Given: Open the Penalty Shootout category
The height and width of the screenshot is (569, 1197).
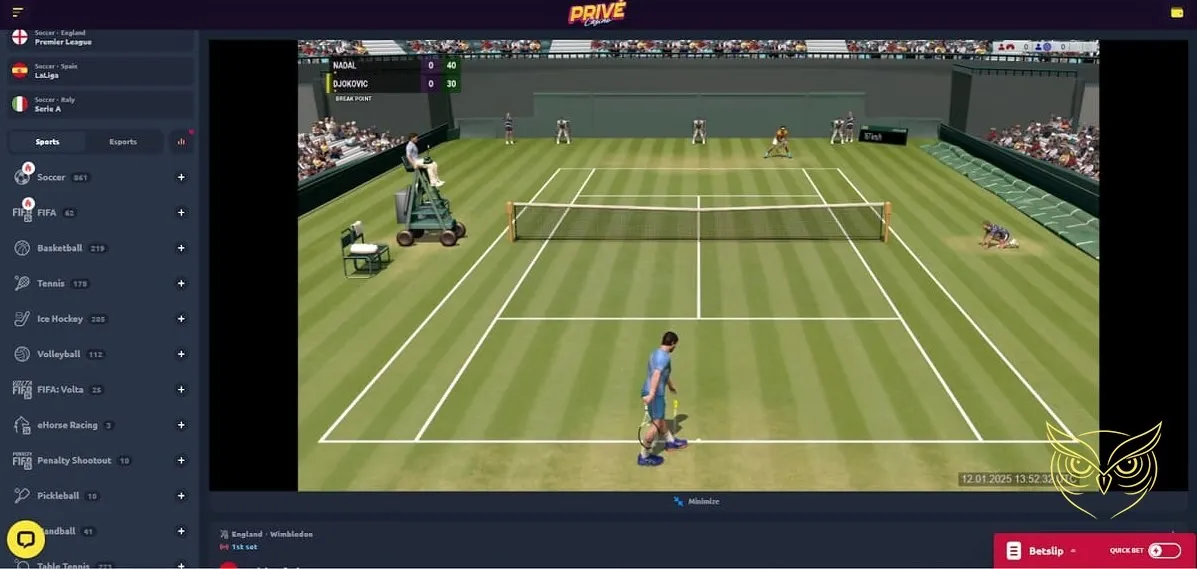Looking at the screenshot, I should pos(75,460).
